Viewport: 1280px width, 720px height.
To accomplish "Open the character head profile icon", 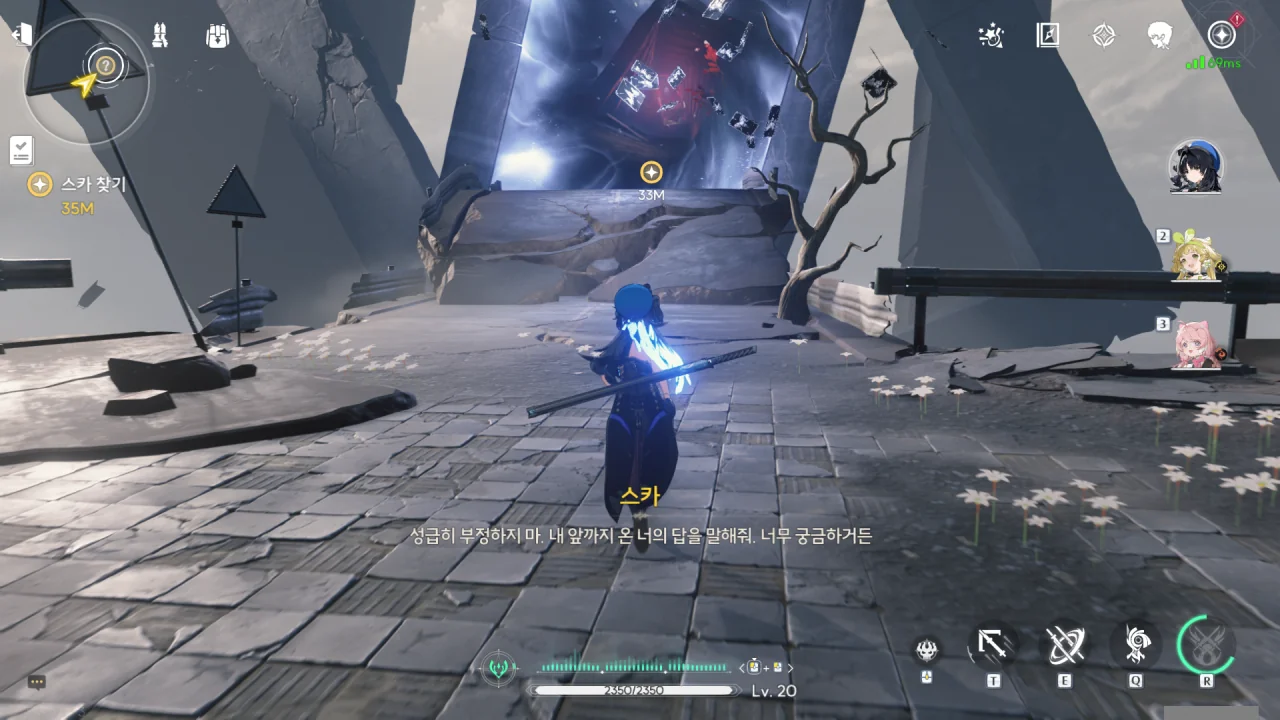I will [x=1160, y=36].
